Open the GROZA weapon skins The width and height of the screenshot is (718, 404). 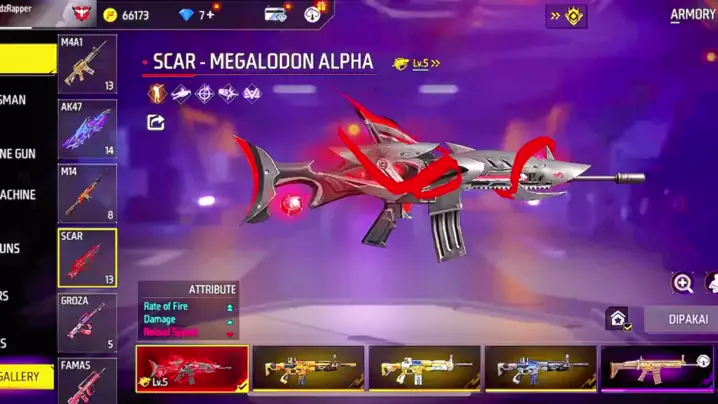[87, 321]
